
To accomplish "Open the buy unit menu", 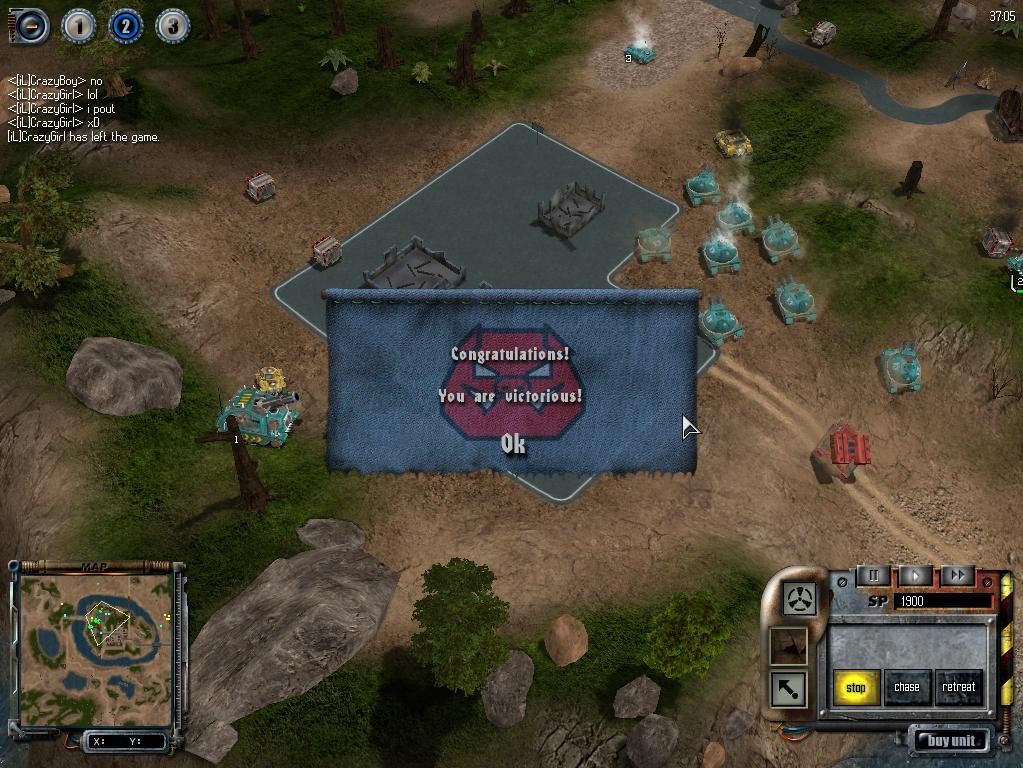I will click(x=951, y=741).
